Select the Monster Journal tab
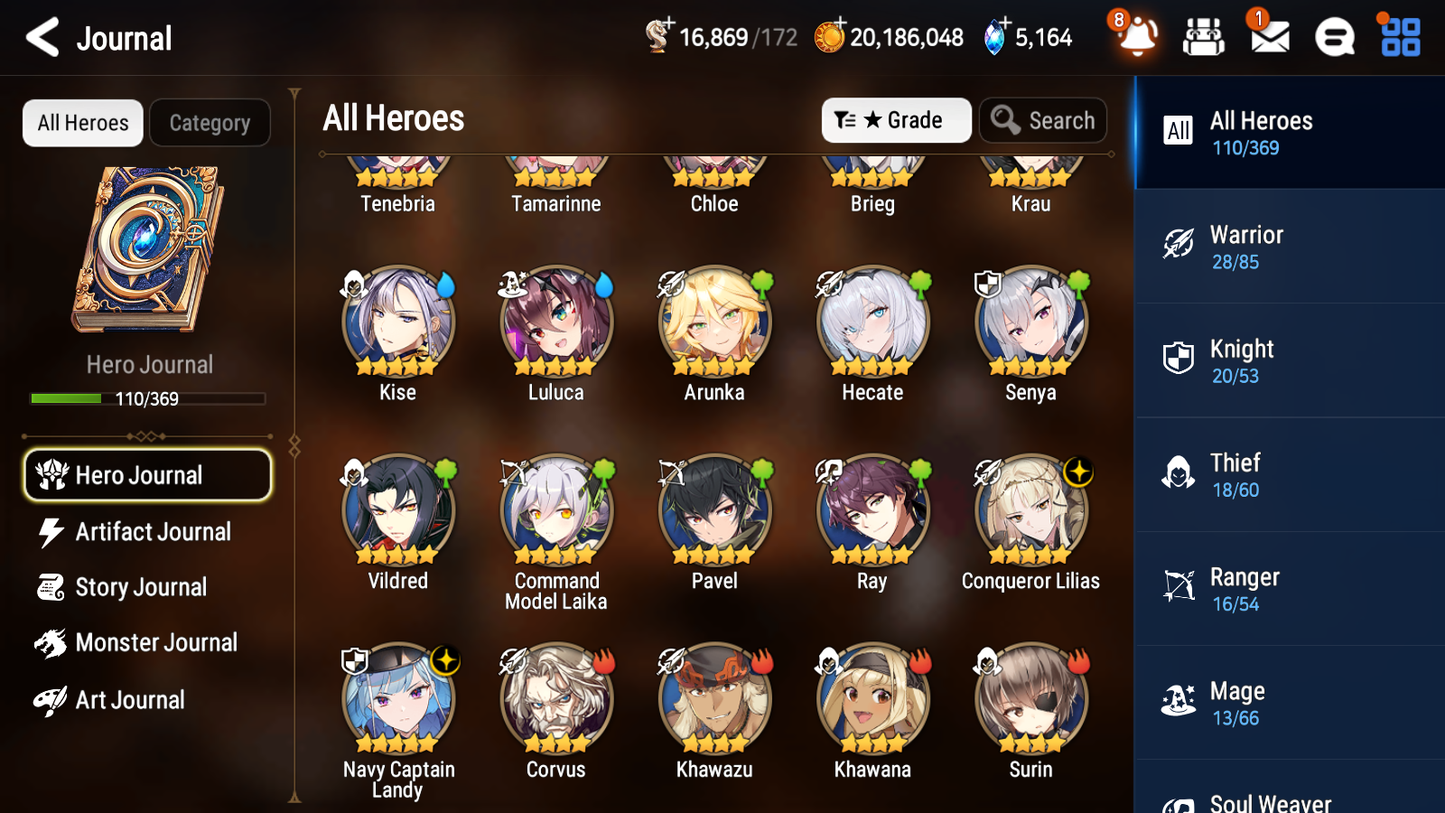The width and height of the screenshot is (1445, 813). [157, 643]
